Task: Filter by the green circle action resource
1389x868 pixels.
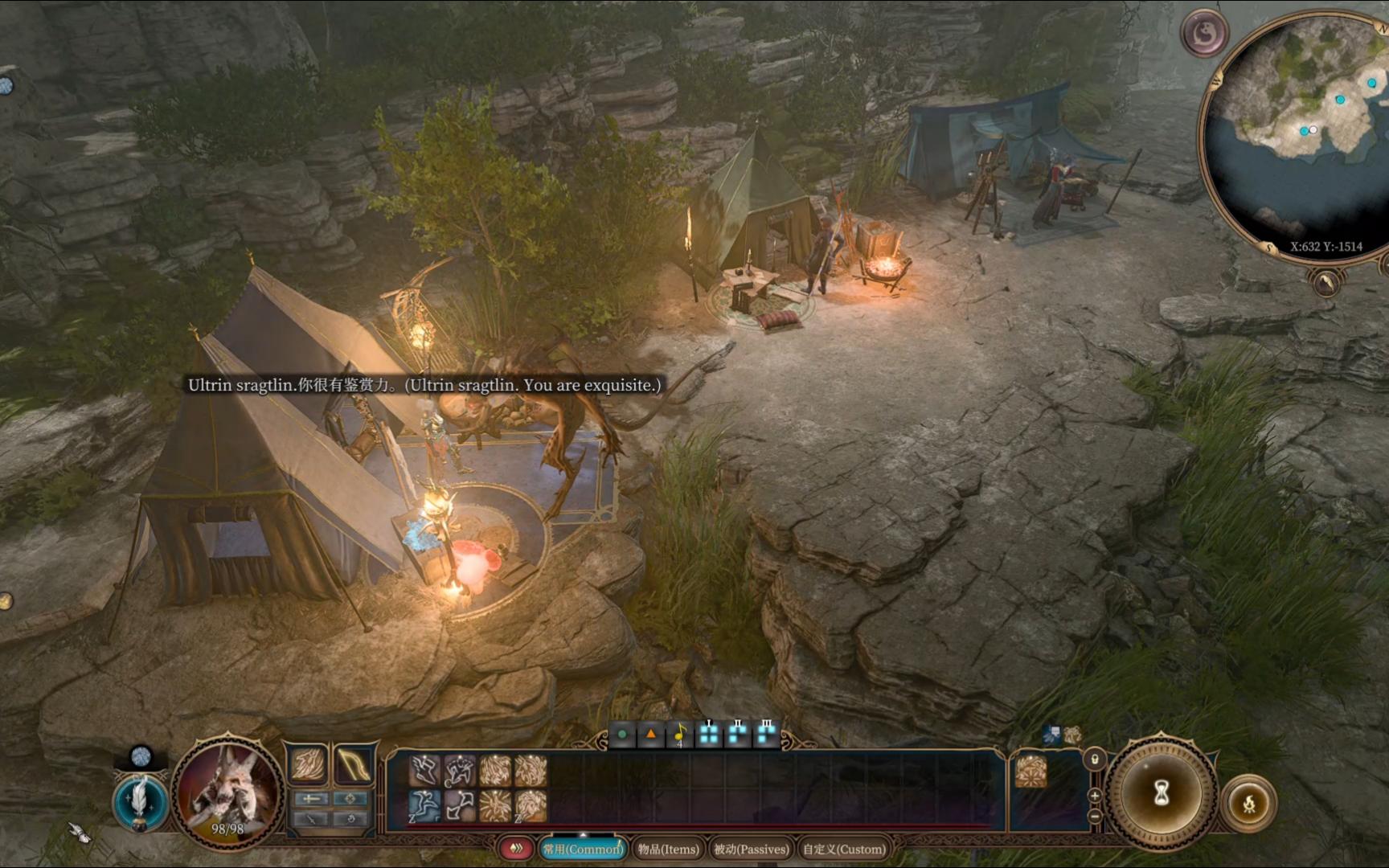Action: (x=622, y=734)
